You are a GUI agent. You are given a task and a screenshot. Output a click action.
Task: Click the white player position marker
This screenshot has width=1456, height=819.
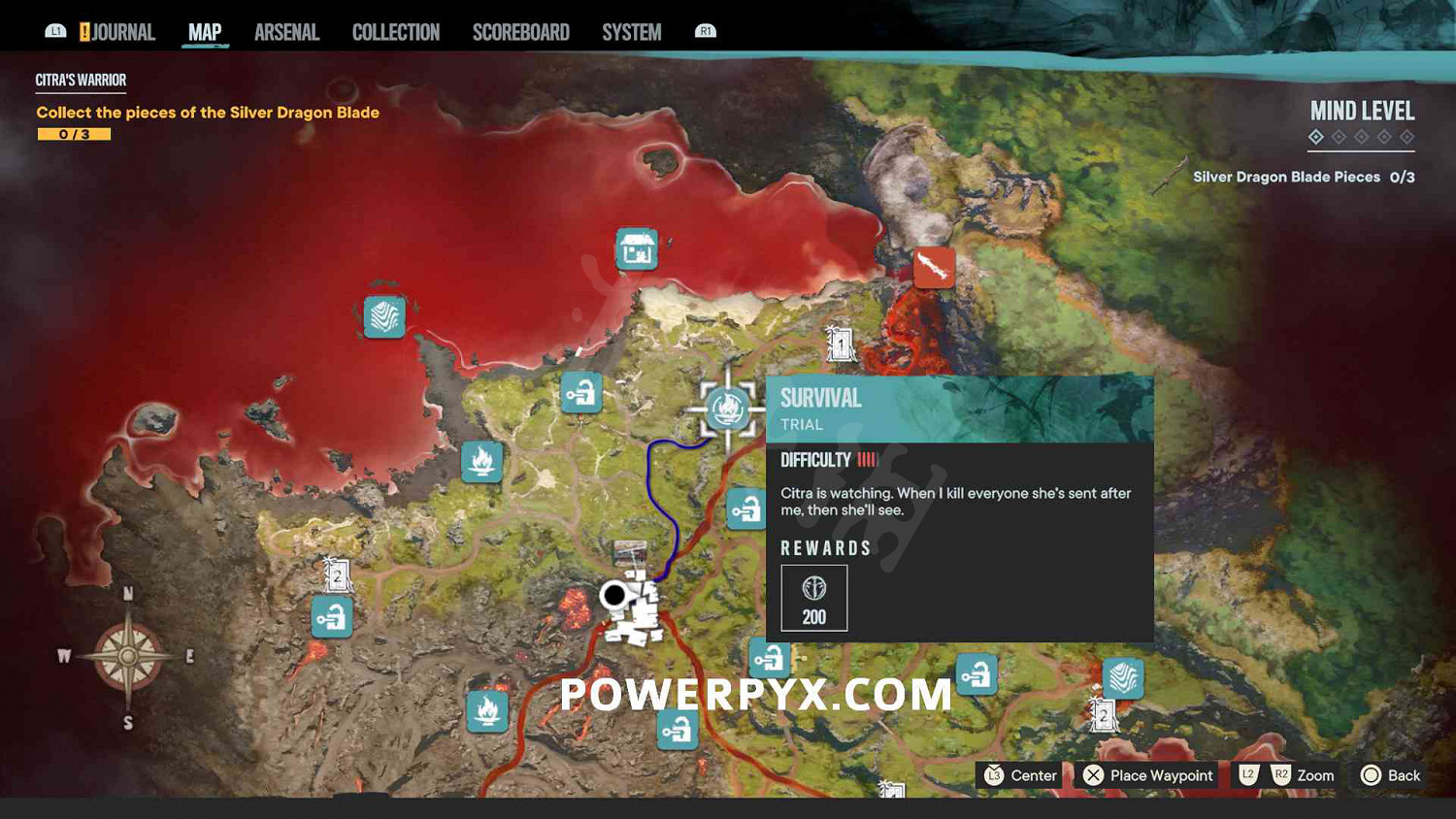615,596
